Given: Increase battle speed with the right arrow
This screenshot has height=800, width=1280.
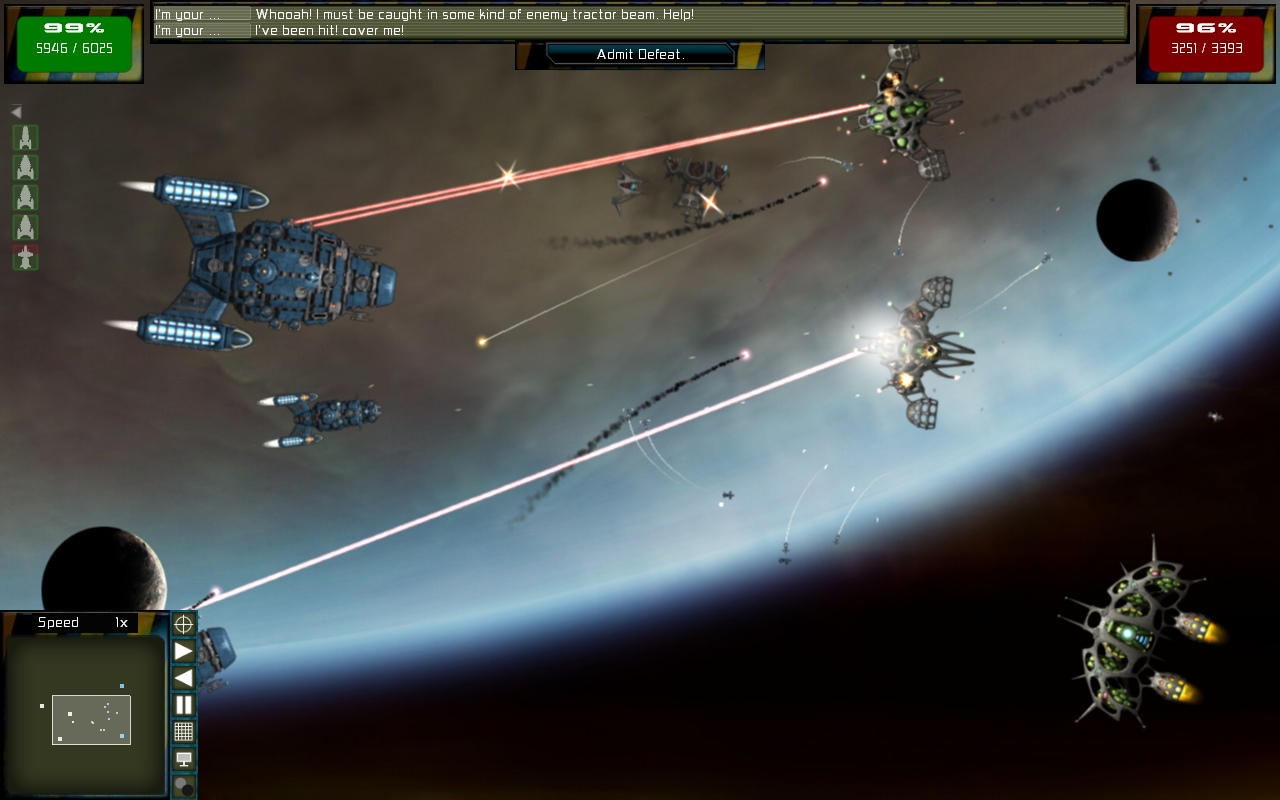Looking at the screenshot, I should [184, 652].
